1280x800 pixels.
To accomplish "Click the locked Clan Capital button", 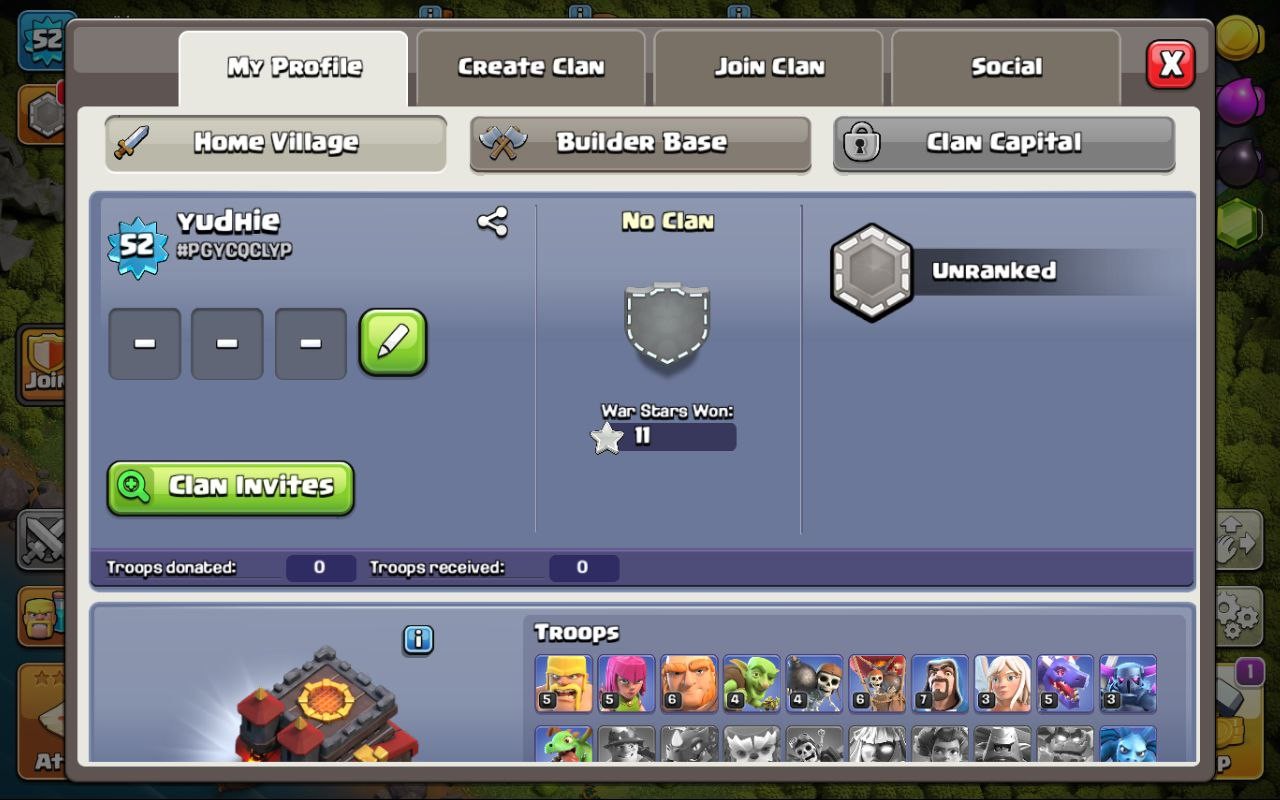I will coord(1003,142).
